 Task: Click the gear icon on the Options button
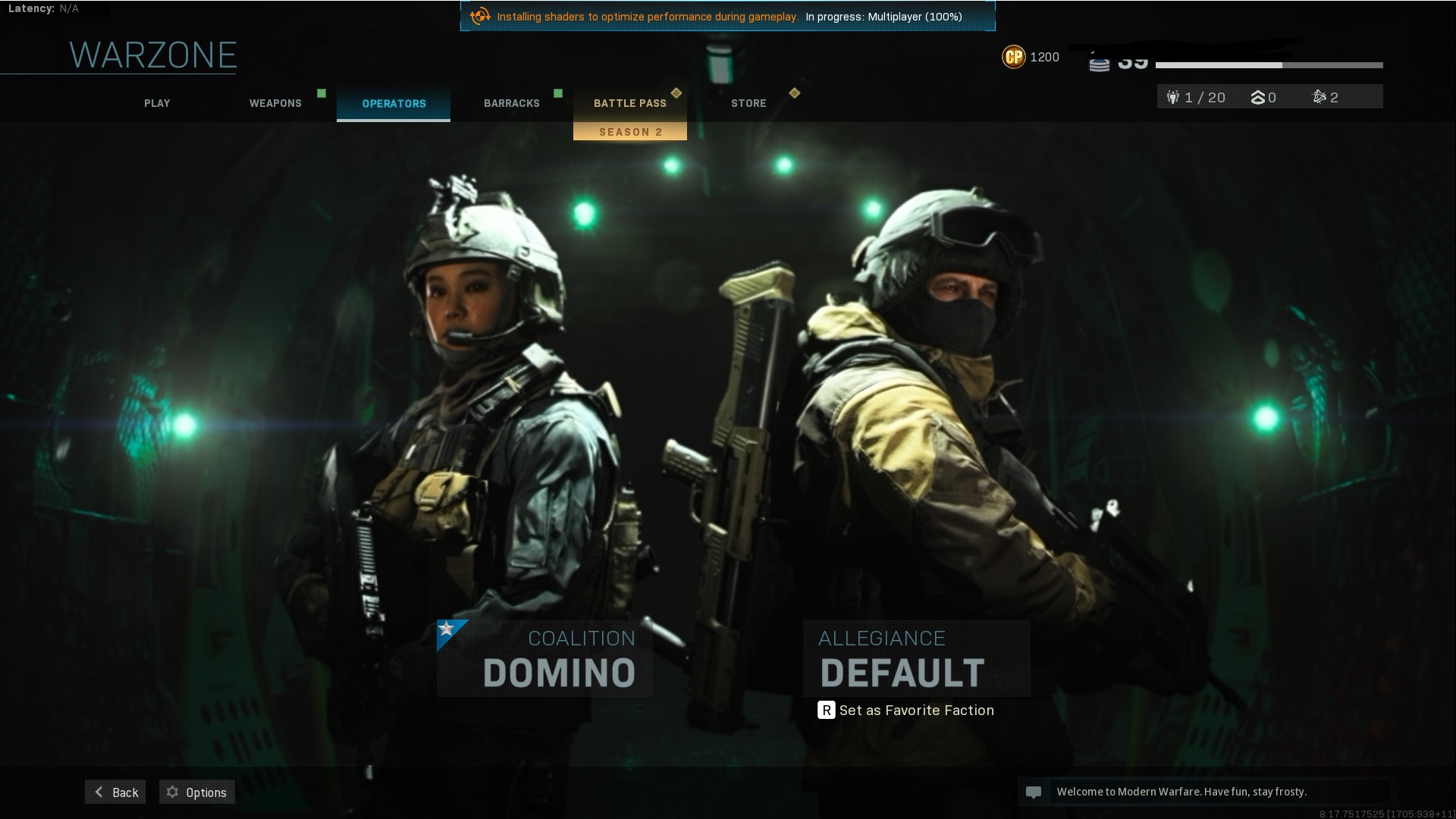click(x=173, y=792)
